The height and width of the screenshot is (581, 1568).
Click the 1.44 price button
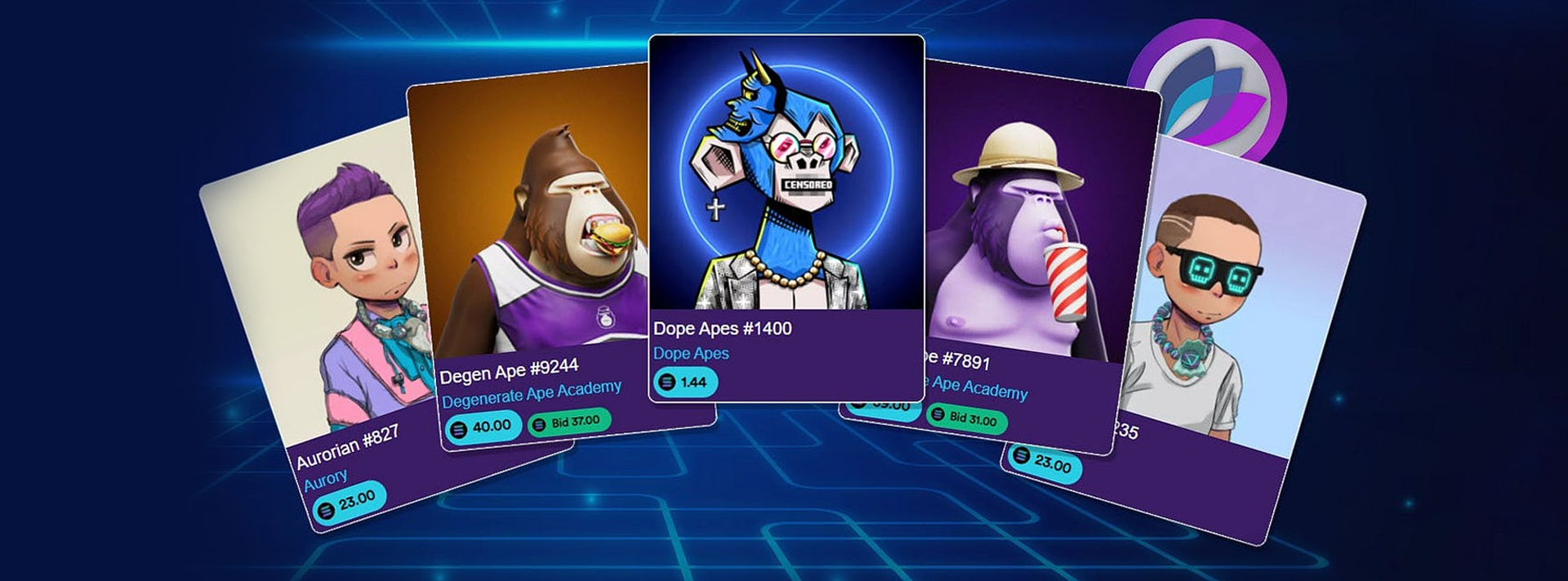(x=684, y=382)
